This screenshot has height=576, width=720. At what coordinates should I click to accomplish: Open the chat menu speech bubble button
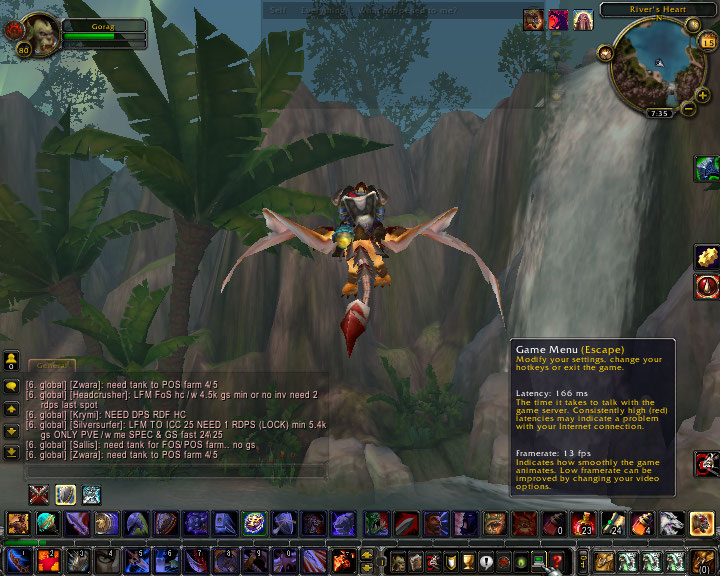(x=11, y=385)
